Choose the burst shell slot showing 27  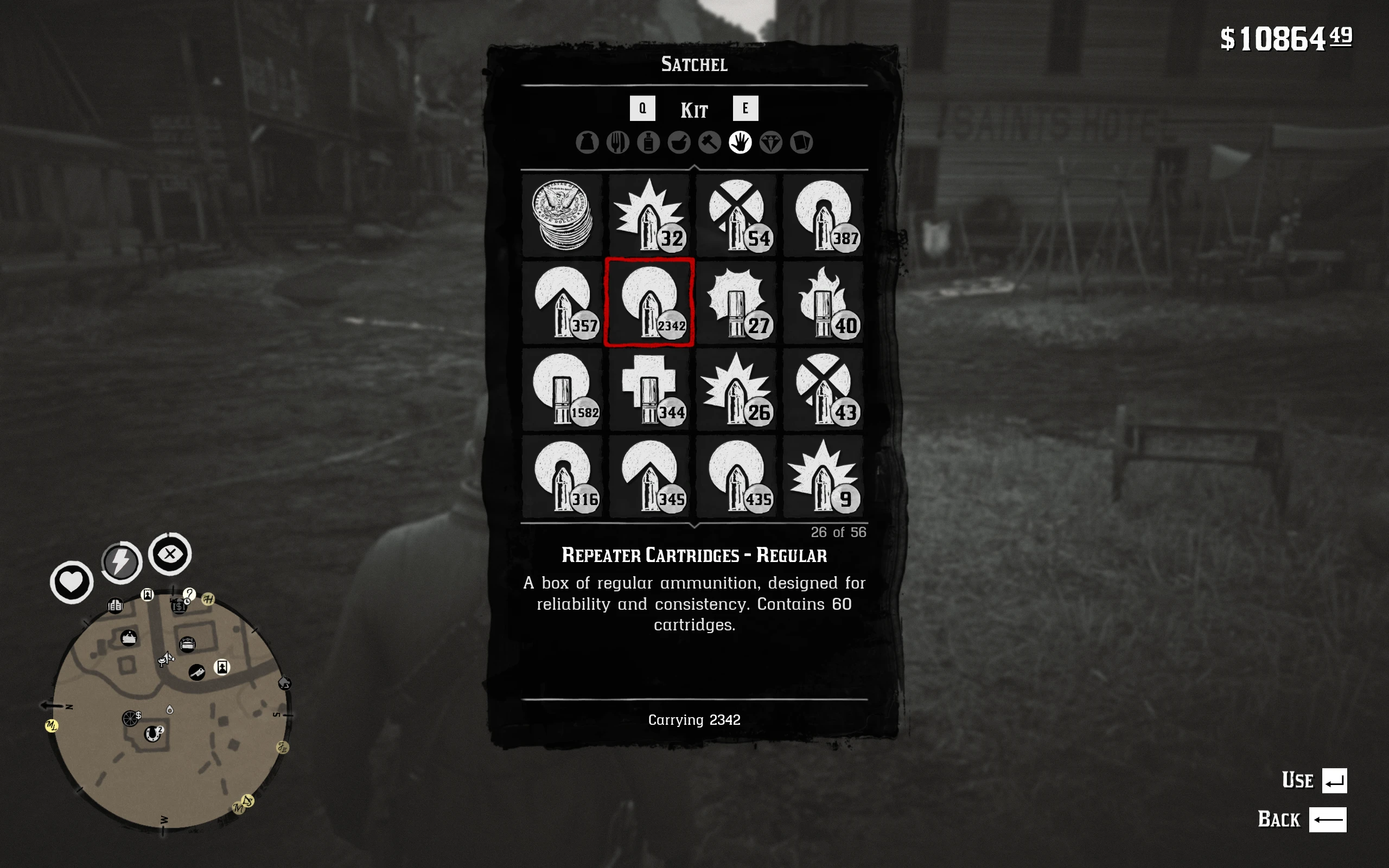point(736,303)
